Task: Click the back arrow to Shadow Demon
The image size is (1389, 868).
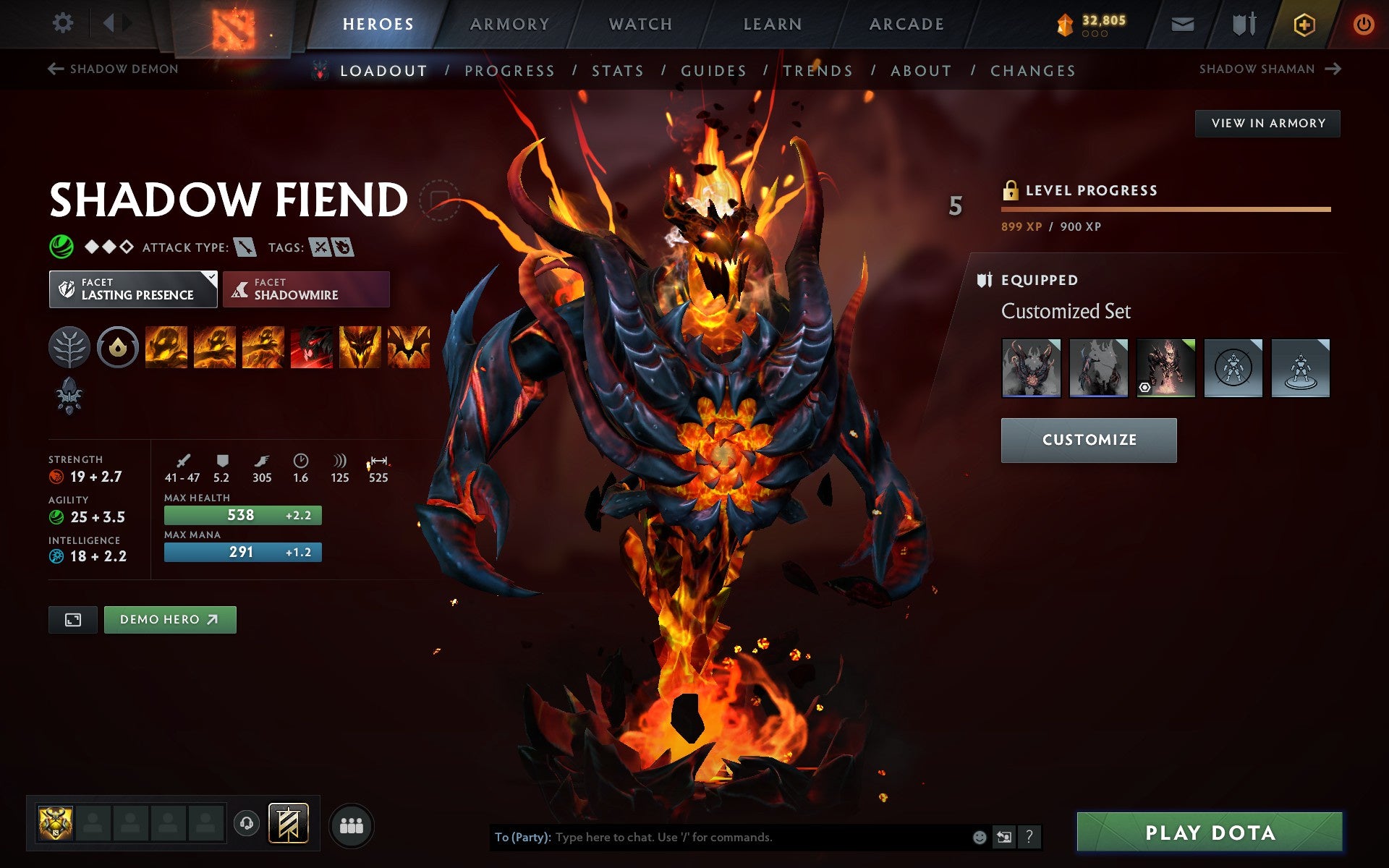Action: [x=54, y=68]
